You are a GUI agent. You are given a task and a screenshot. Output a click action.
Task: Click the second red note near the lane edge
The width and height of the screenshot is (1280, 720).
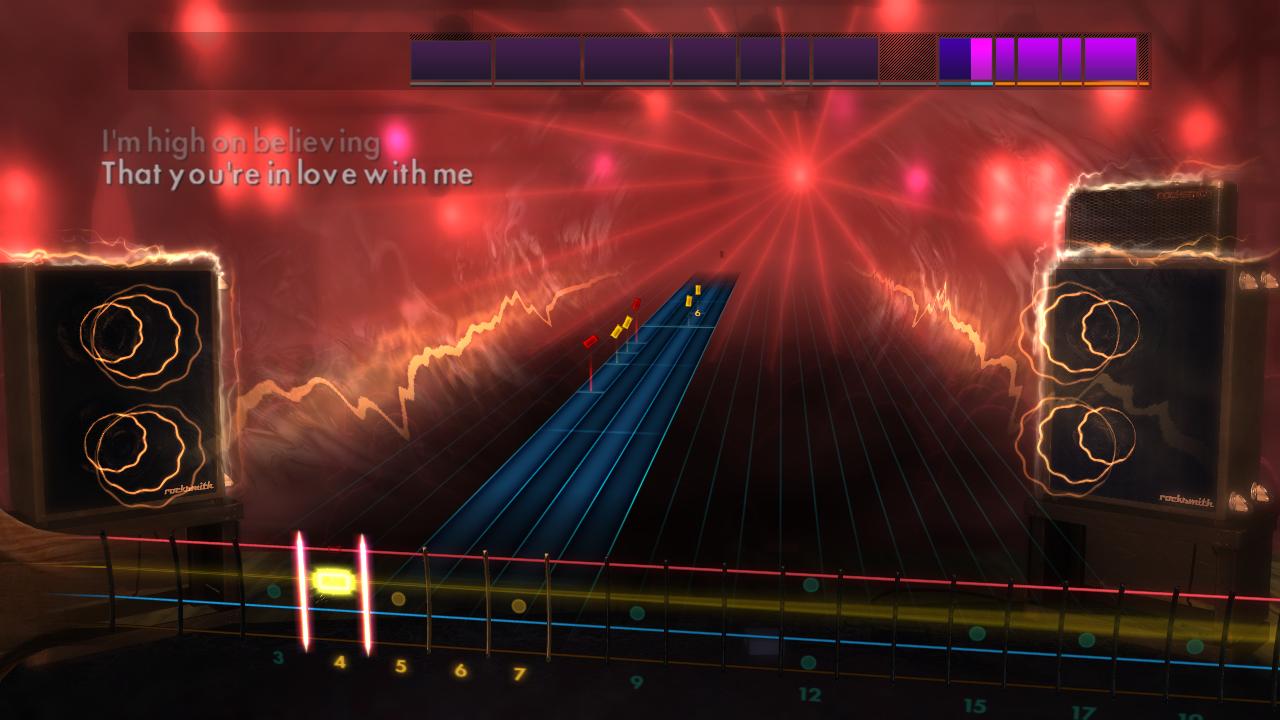click(x=590, y=341)
